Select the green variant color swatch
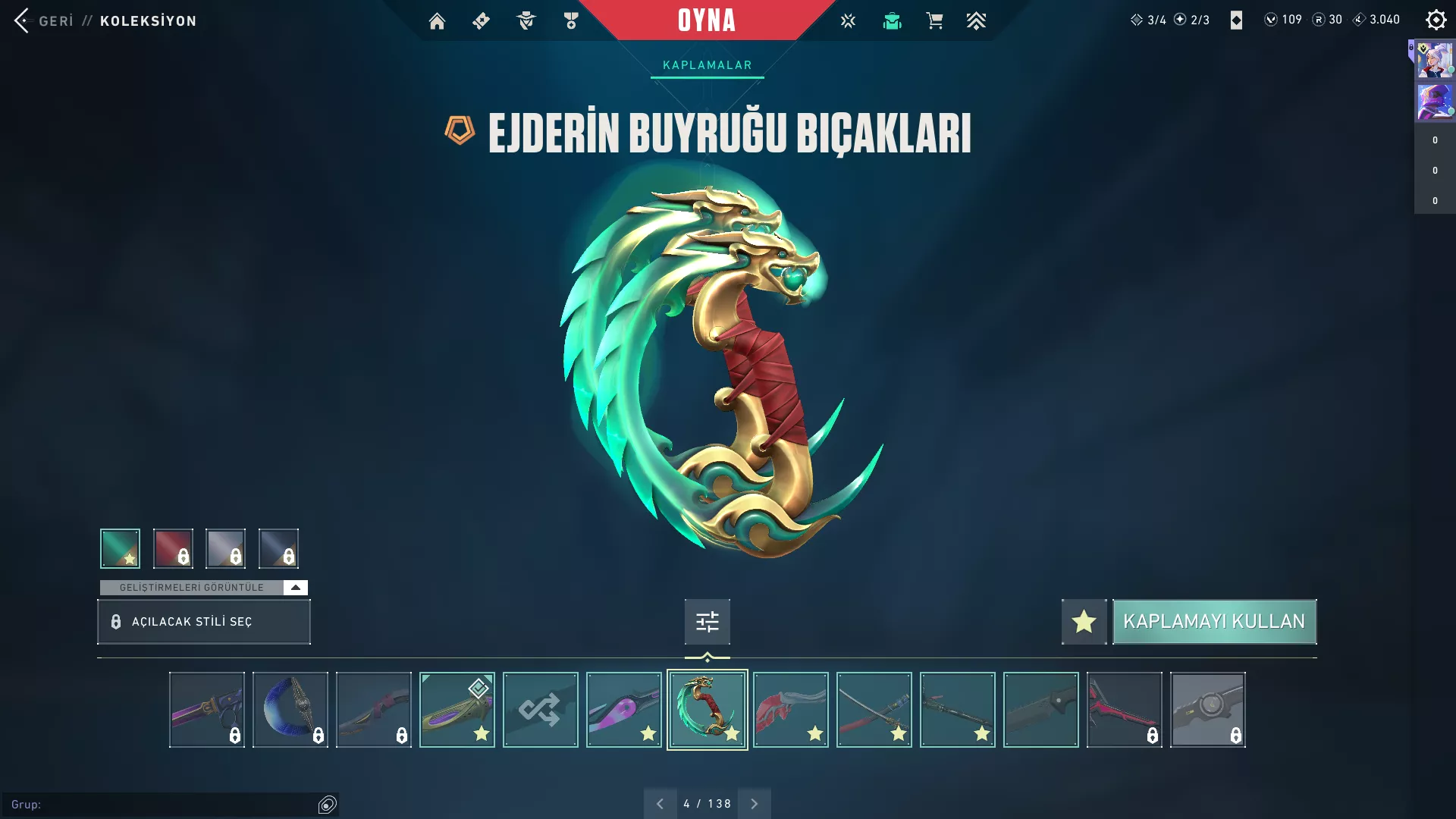The image size is (1456, 819). [120, 548]
